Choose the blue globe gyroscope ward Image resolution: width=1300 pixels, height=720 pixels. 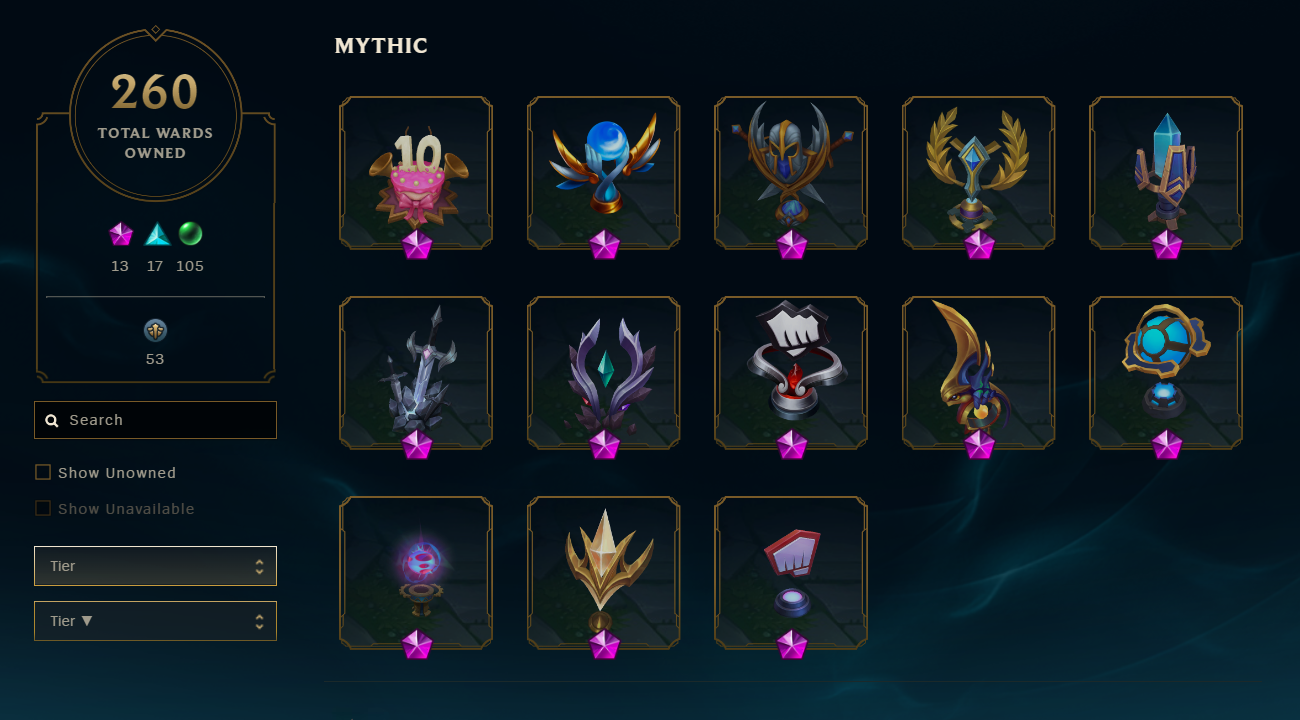(1166, 372)
